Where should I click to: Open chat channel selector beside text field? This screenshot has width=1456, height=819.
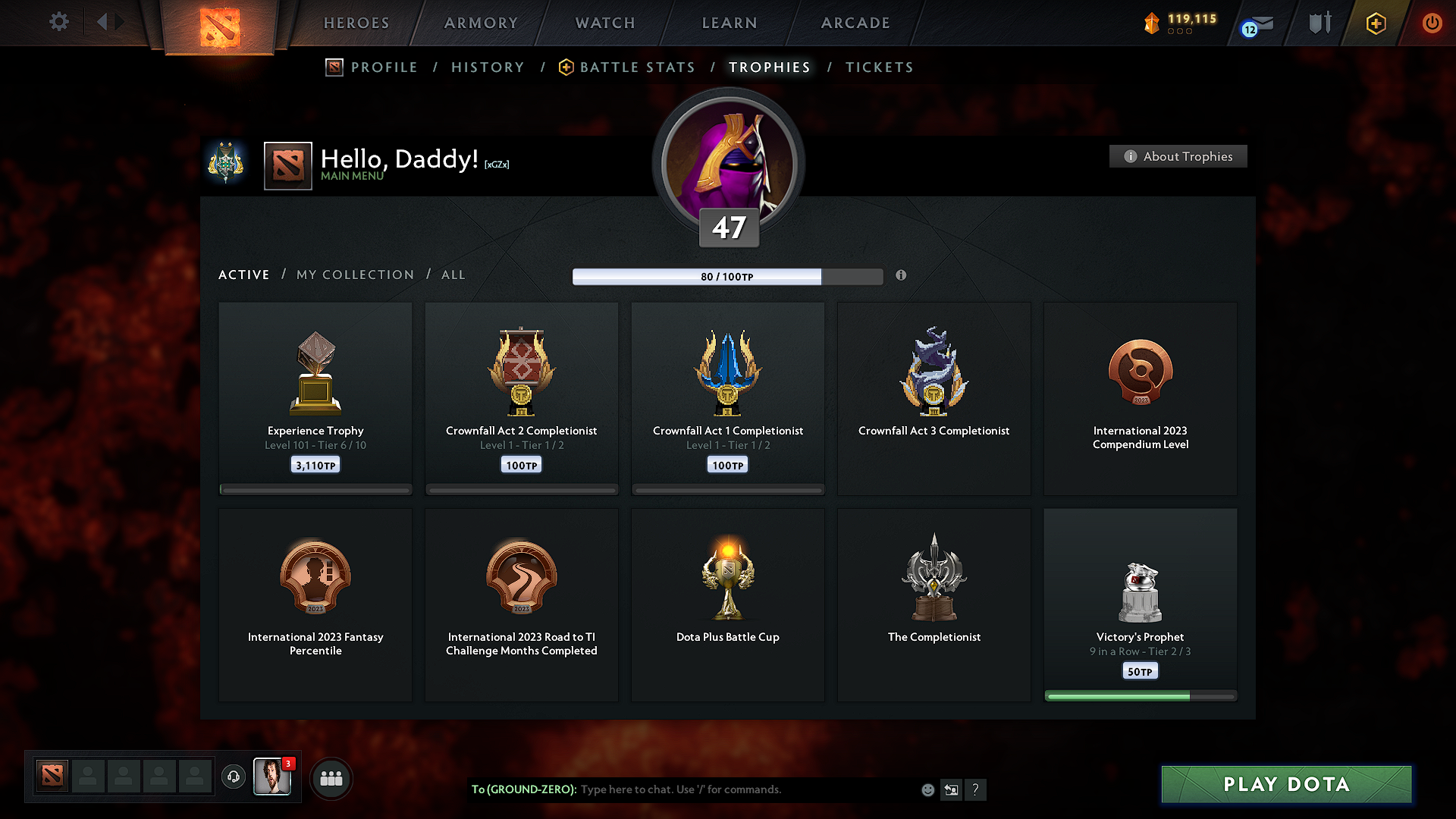(x=952, y=789)
